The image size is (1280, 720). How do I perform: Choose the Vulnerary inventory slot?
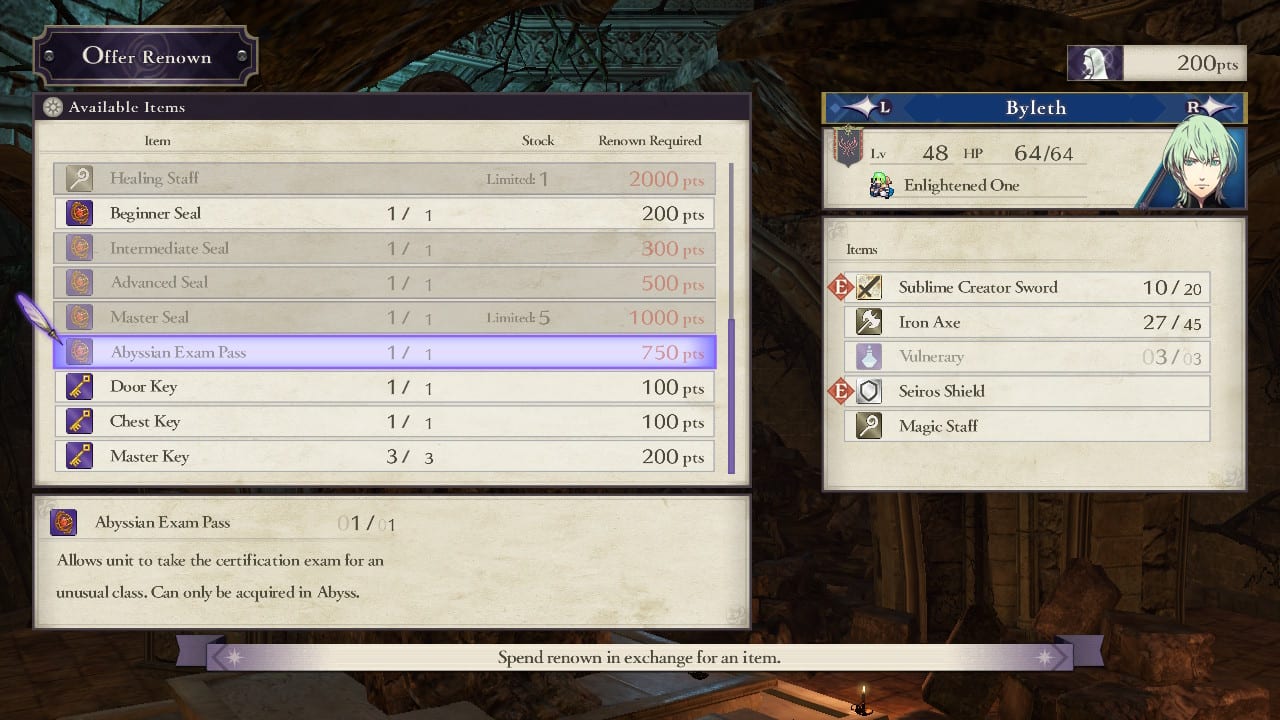[x=1027, y=357]
